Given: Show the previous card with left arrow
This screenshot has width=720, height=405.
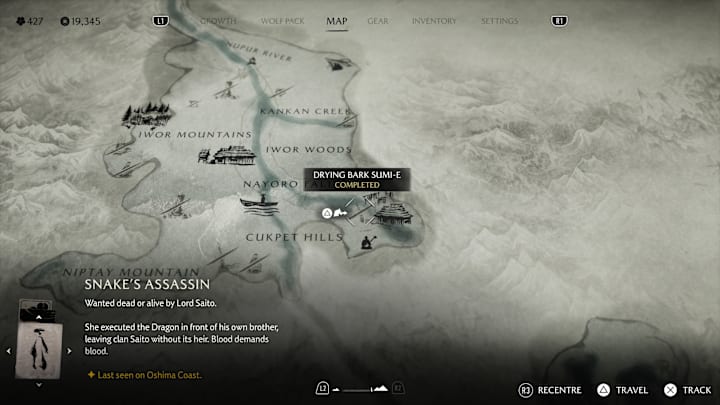Looking at the screenshot, I should (x=9, y=351).
